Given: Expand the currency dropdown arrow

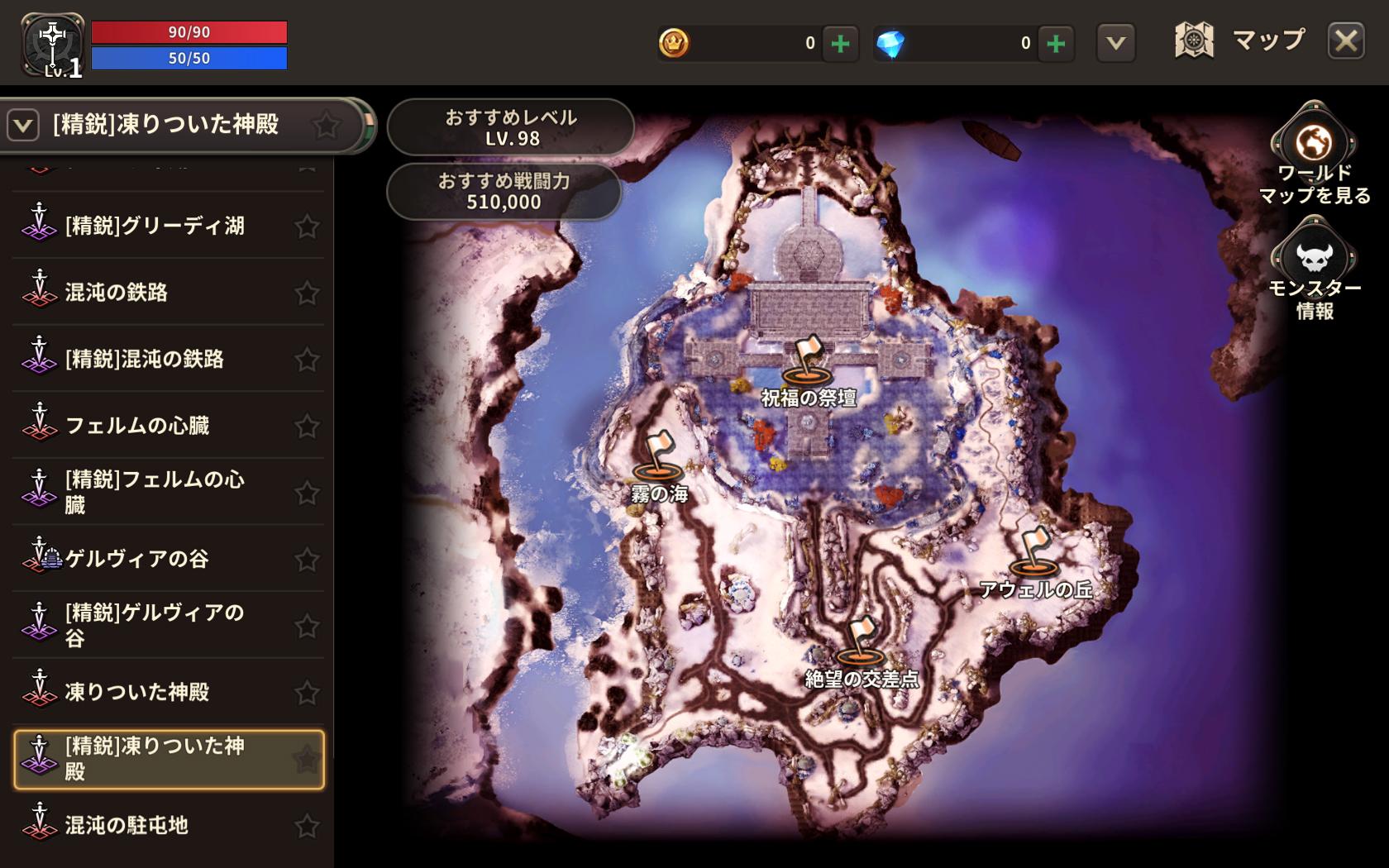Looking at the screenshot, I should pyautogui.click(x=1115, y=43).
